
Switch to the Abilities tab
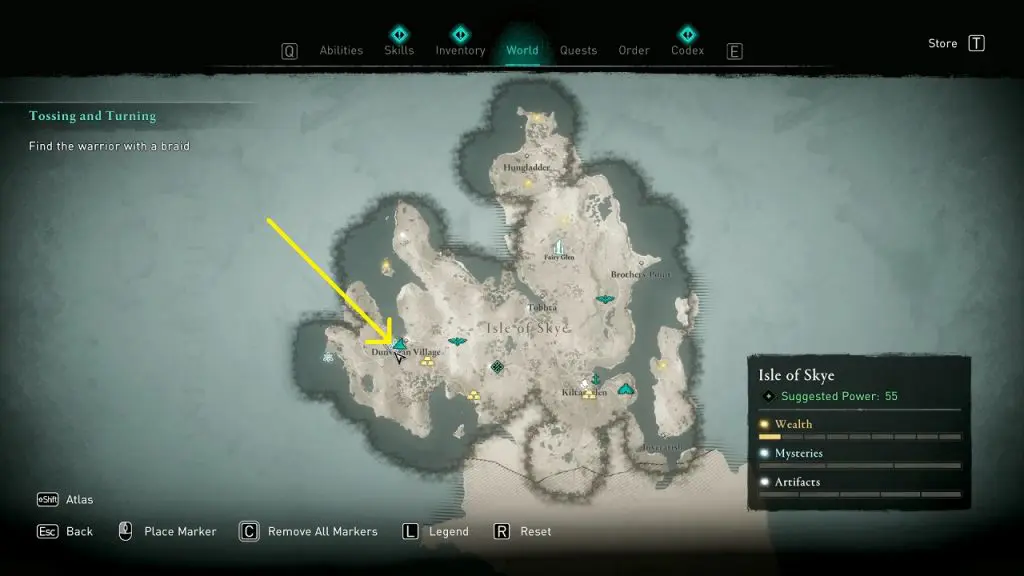[x=339, y=51]
